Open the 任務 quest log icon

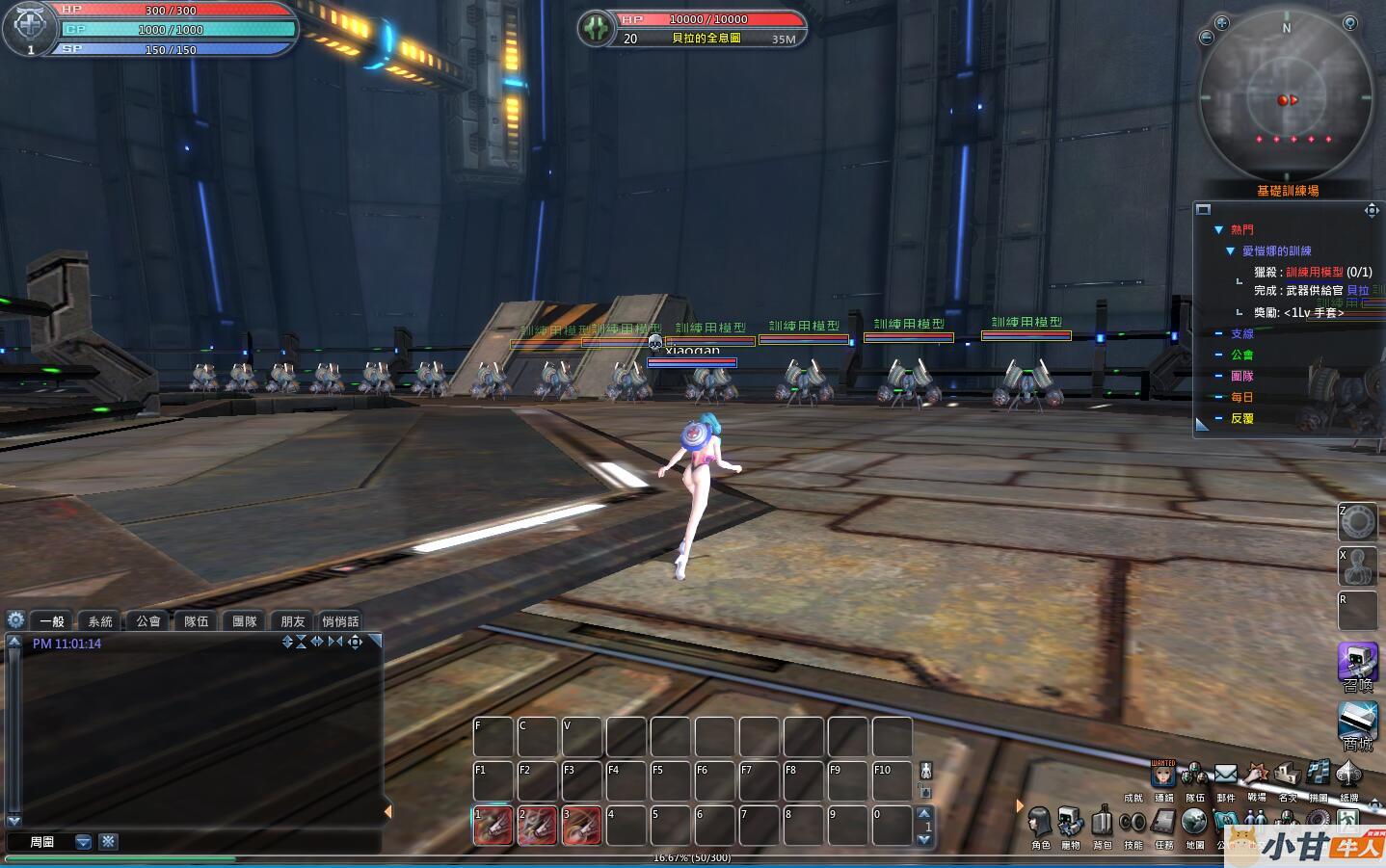coord(1163,822)
